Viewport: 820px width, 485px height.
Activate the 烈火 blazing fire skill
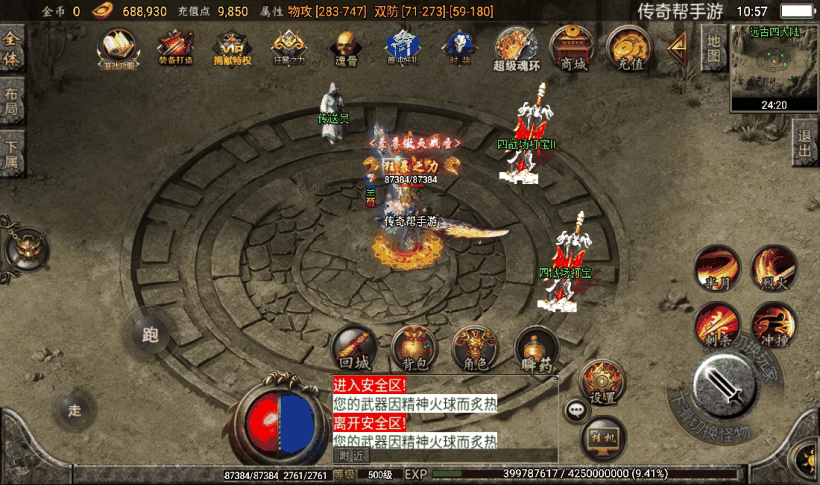774,268
